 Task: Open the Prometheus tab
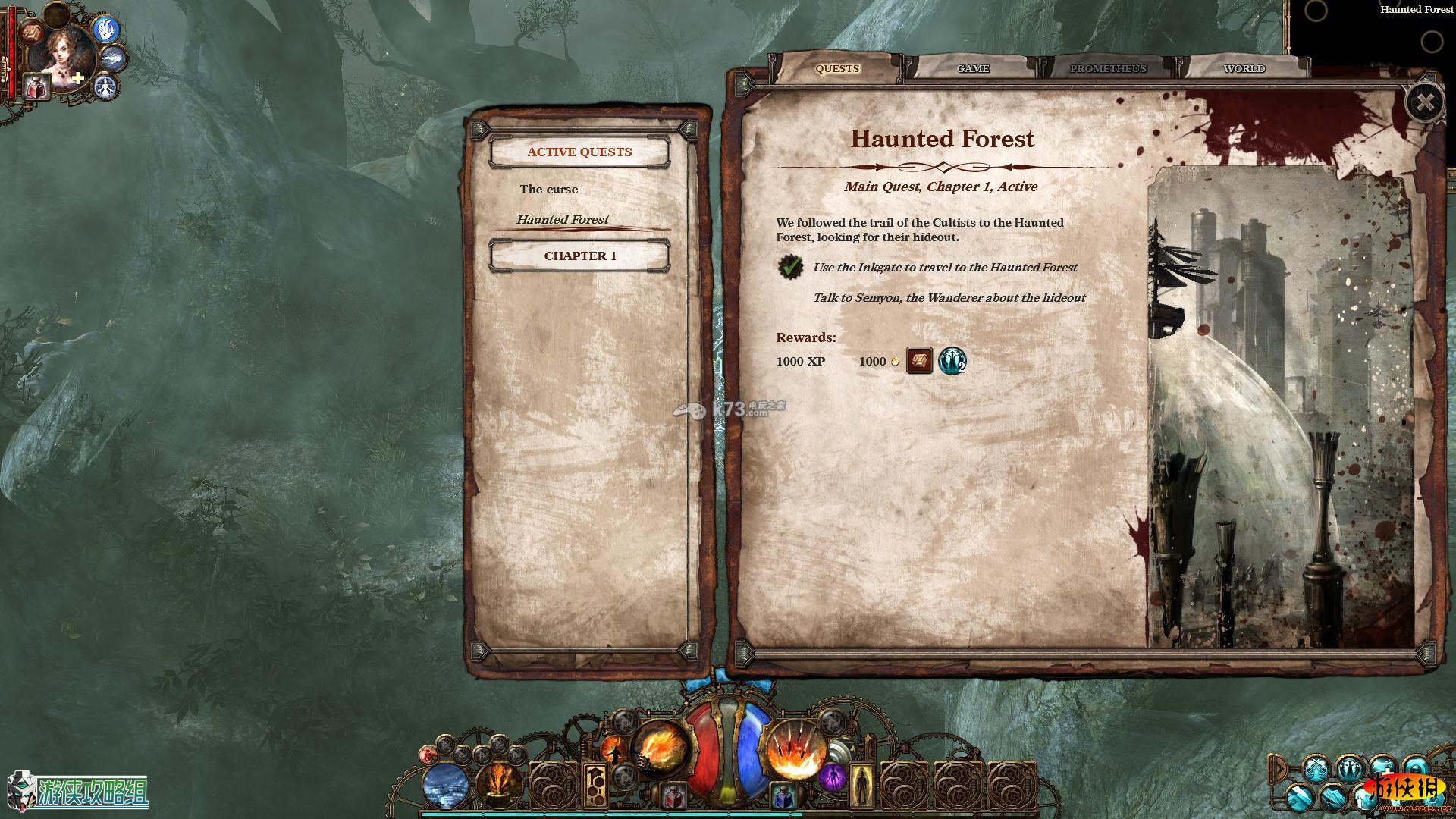point(1108,69)
